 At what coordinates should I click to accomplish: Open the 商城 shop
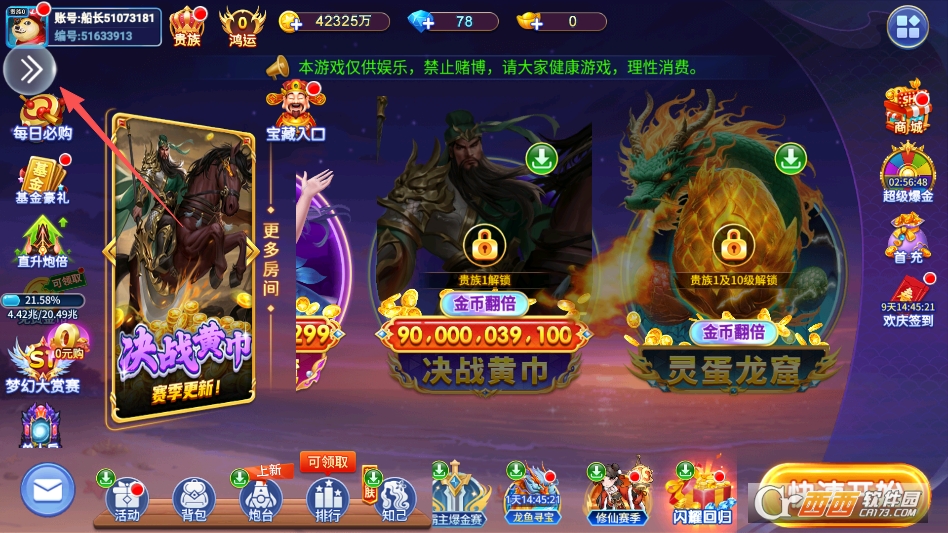[x=907, y=109]
